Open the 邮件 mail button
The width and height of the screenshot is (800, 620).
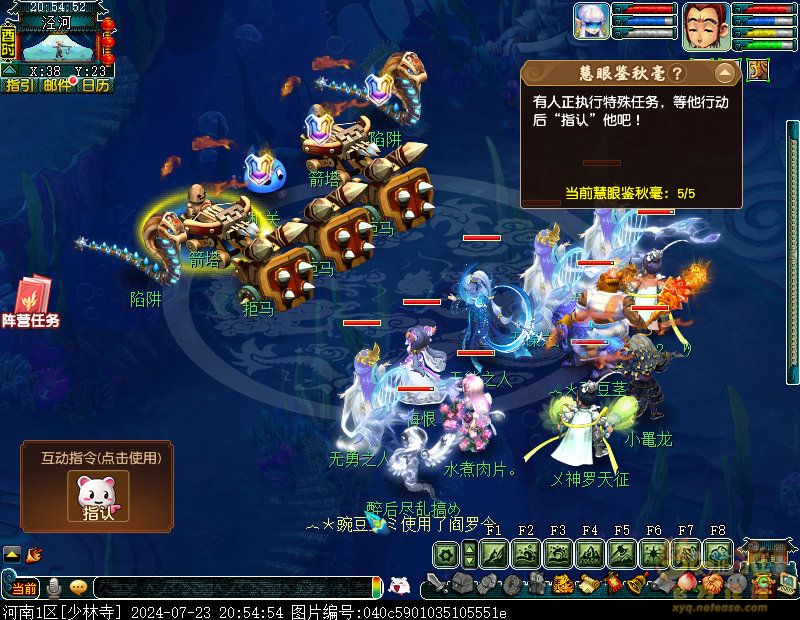coord(57,85)
